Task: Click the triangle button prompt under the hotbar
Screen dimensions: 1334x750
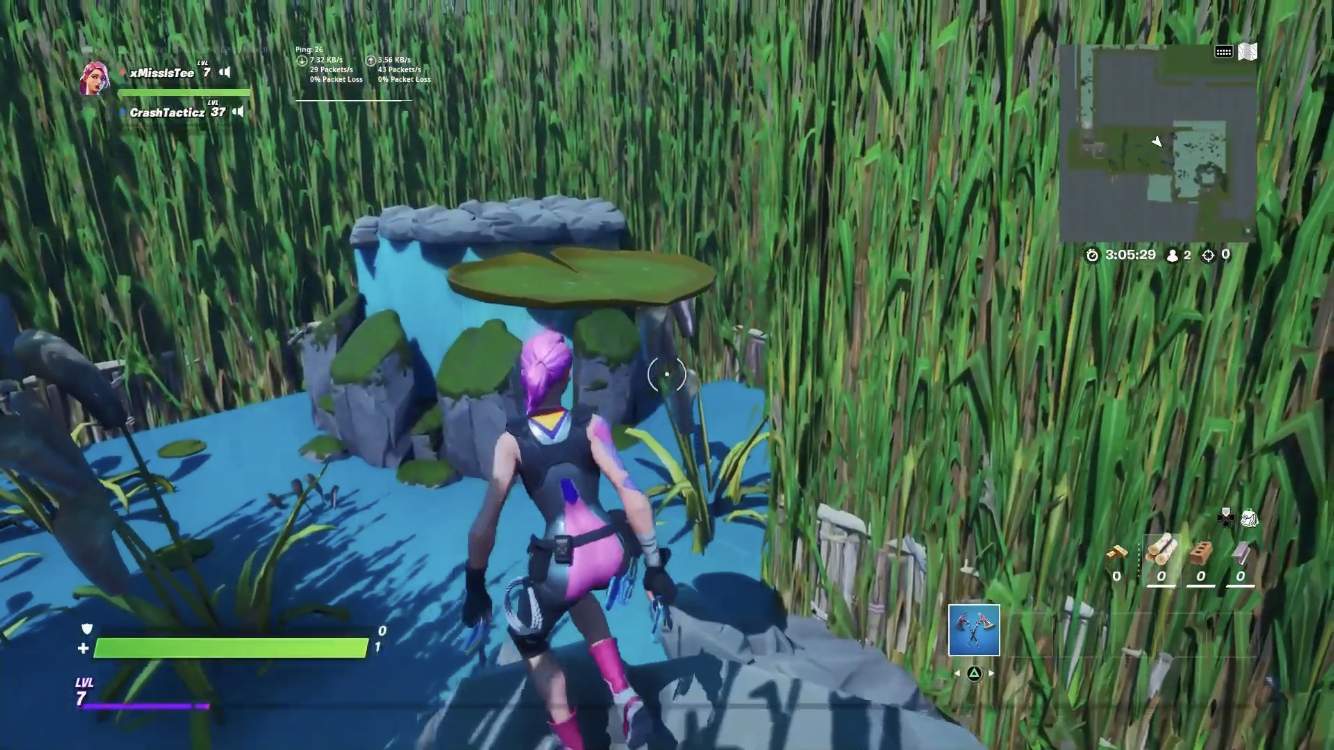Action: point(975,673)
